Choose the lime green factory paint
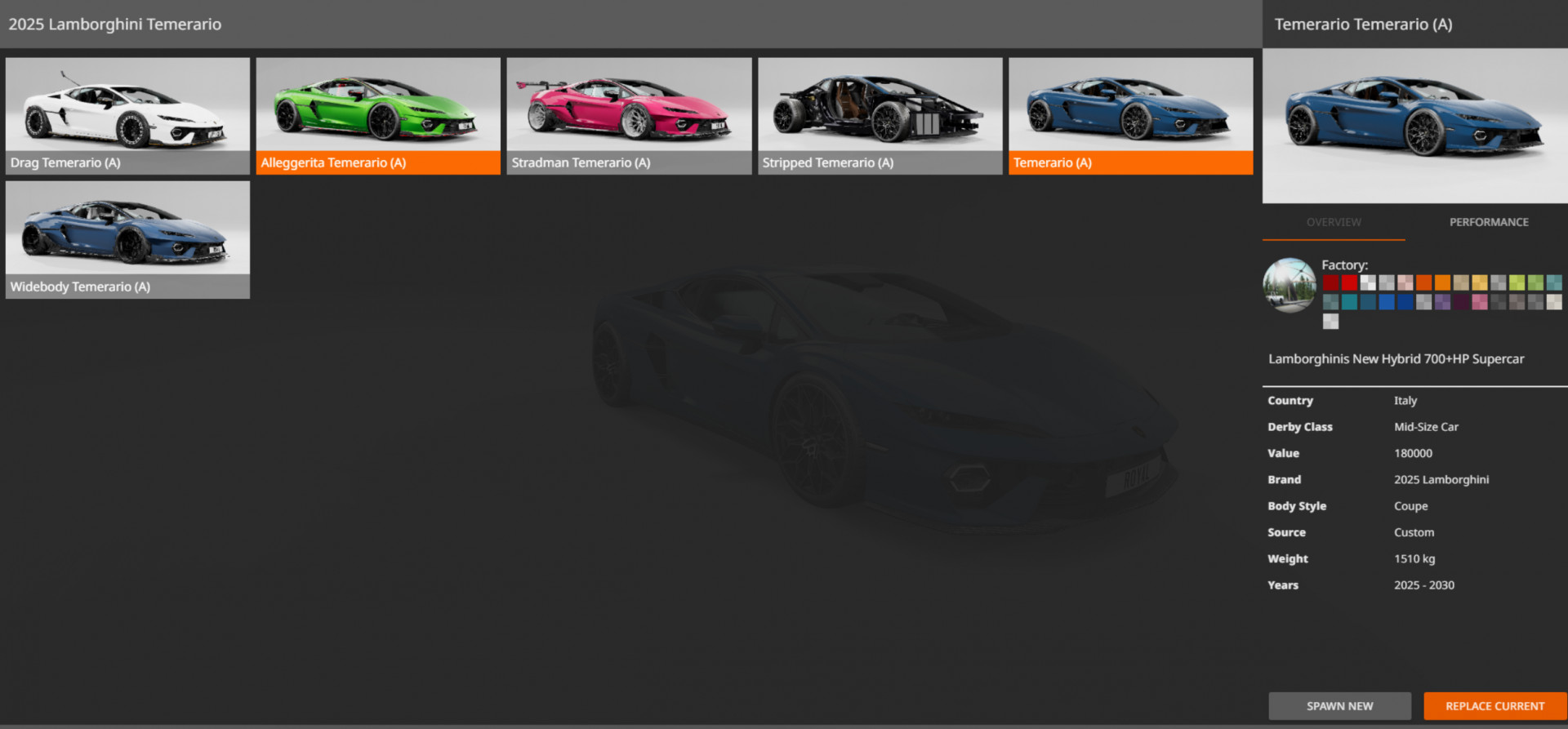The height and width of the screenshot is (729, 1568). 1517,282
